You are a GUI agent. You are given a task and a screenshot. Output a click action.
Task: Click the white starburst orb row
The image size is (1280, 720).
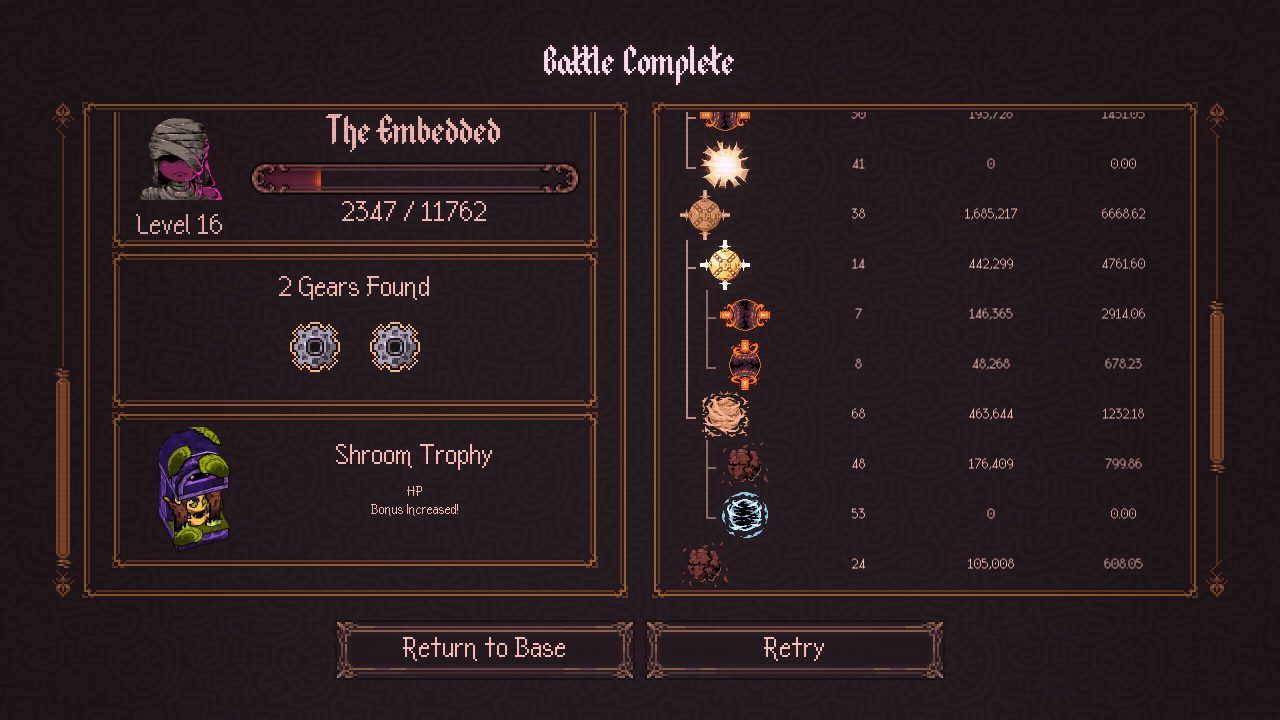tap(924, 164)
